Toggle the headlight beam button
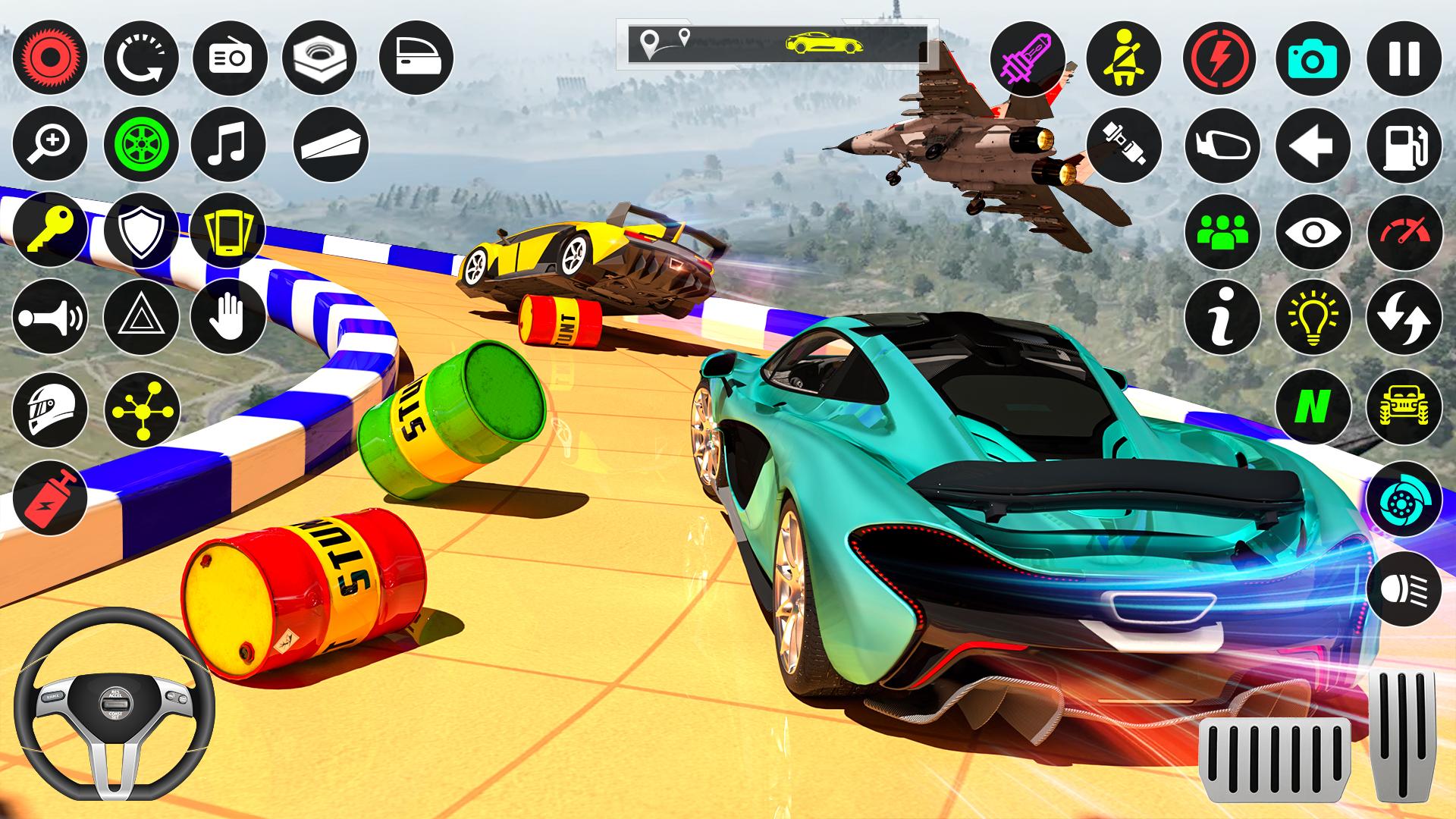Screen dimensions: 1456x819 click(1404, 589)
